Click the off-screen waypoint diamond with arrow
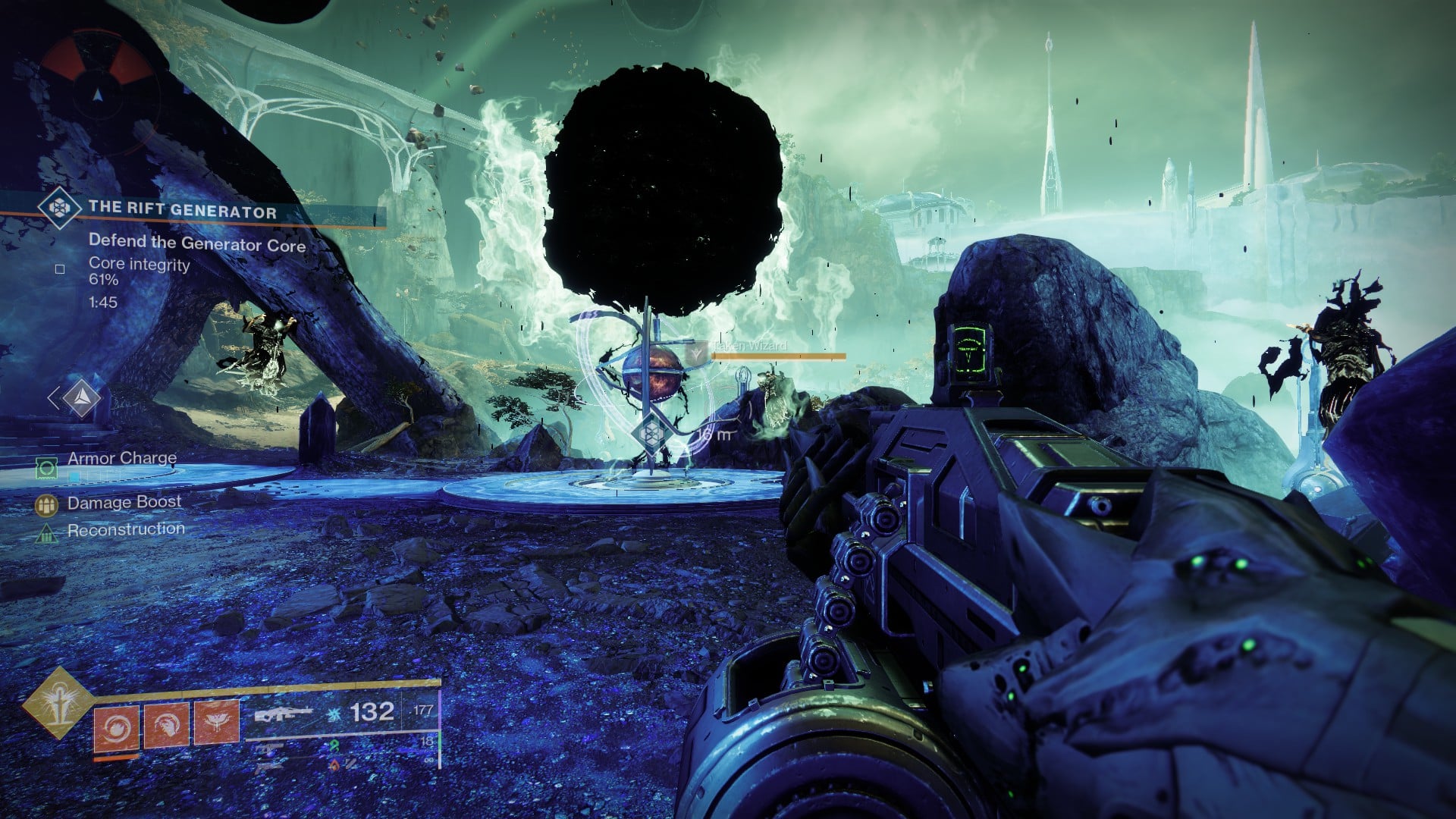 click(x=80, y=397)
